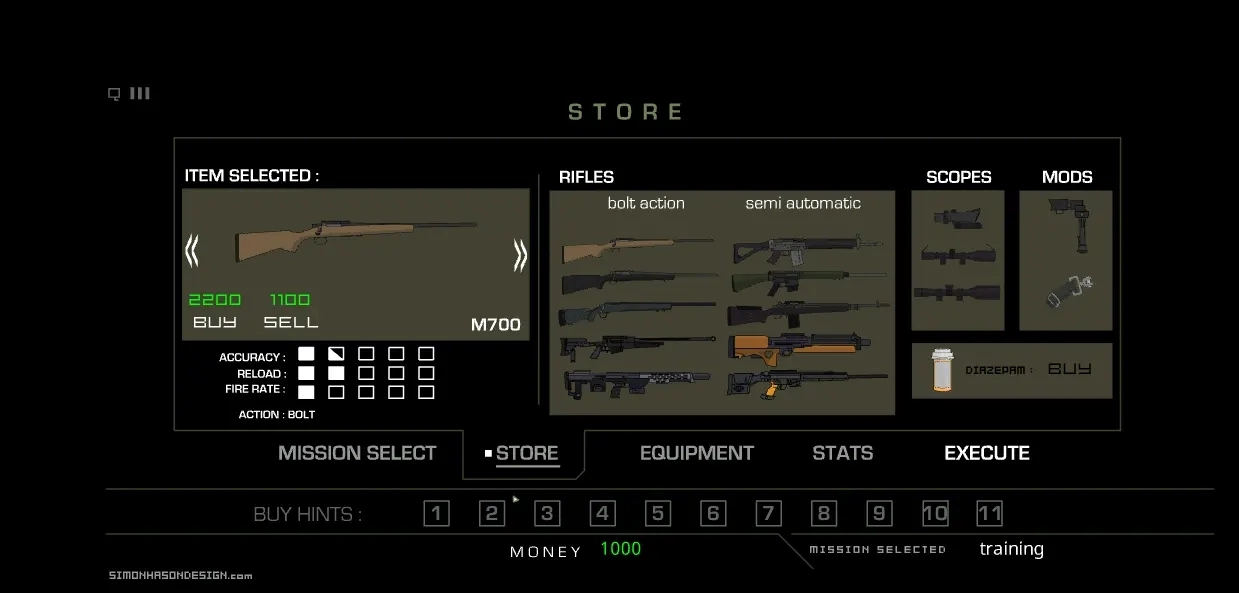Open the Mission Select tab
The image size is (1239, 593).
coord(357,453)
